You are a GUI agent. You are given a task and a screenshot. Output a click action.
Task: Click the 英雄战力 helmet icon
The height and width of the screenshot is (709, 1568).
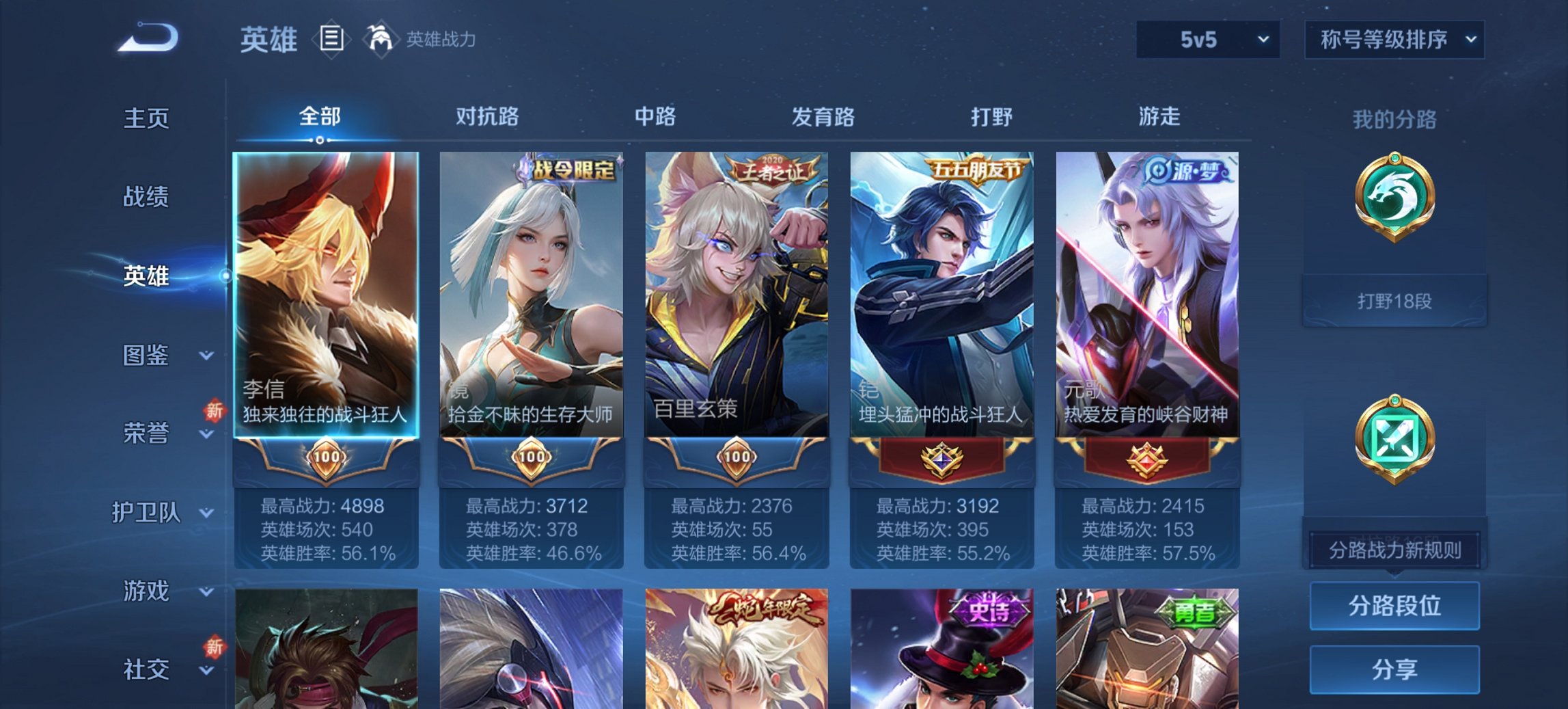coord(381,40)
